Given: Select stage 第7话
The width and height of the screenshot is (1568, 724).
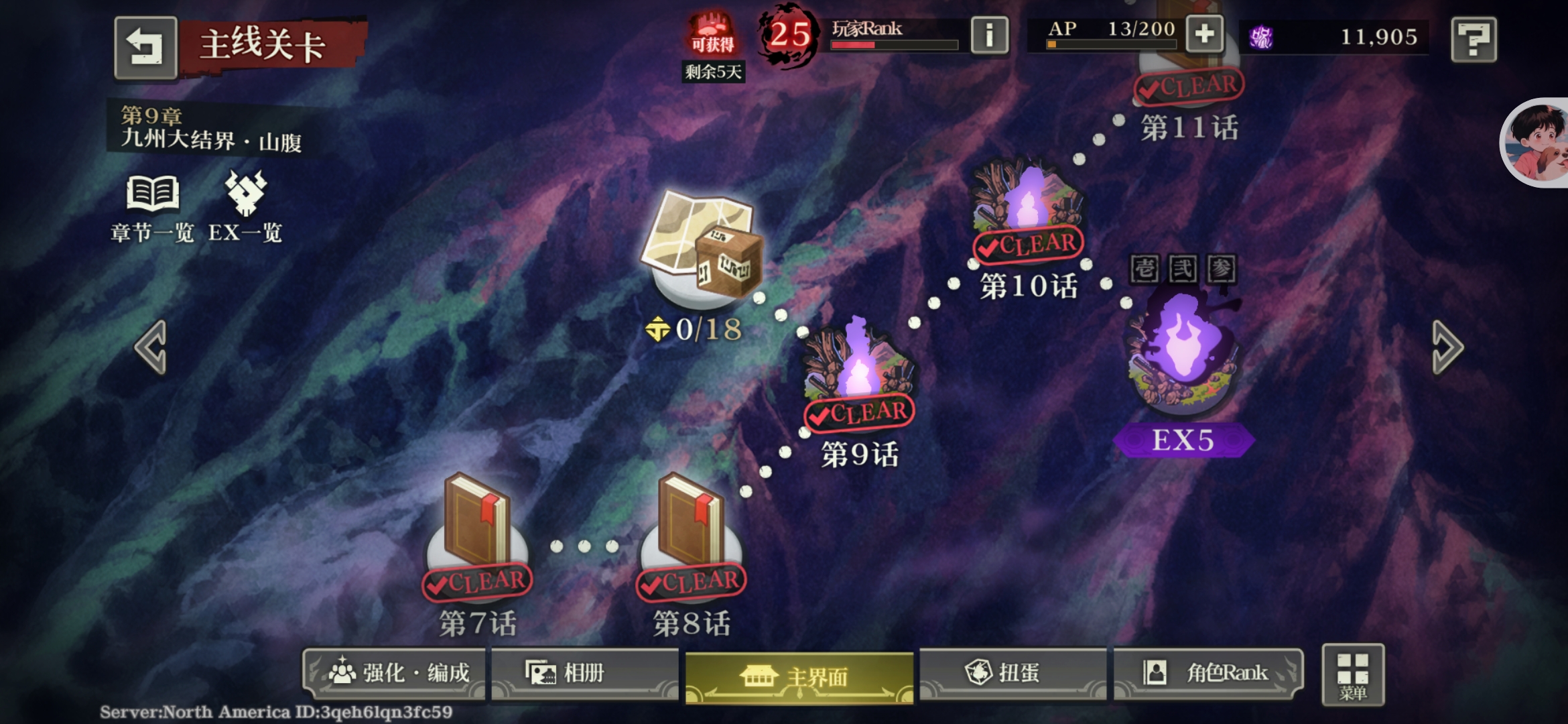Looking at the screenshot, I should click(x=477, y=530).
